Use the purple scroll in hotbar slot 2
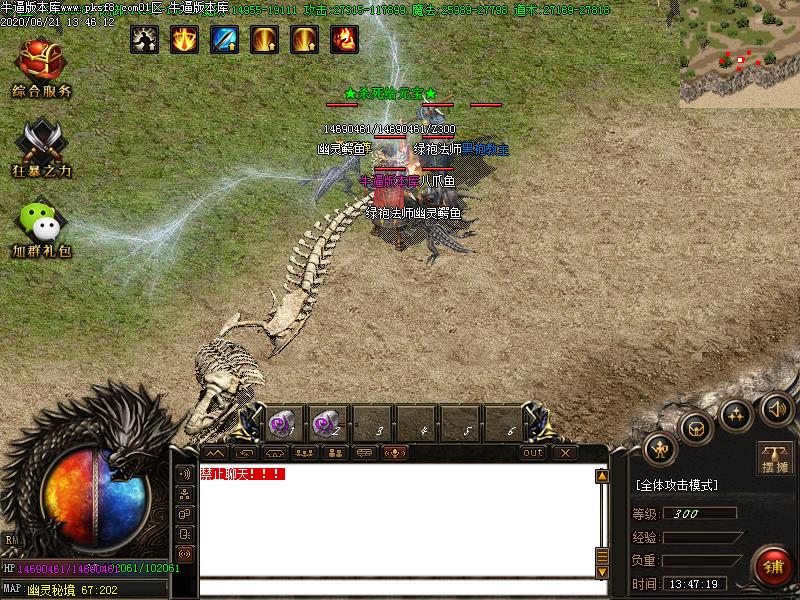 point(325,423)
